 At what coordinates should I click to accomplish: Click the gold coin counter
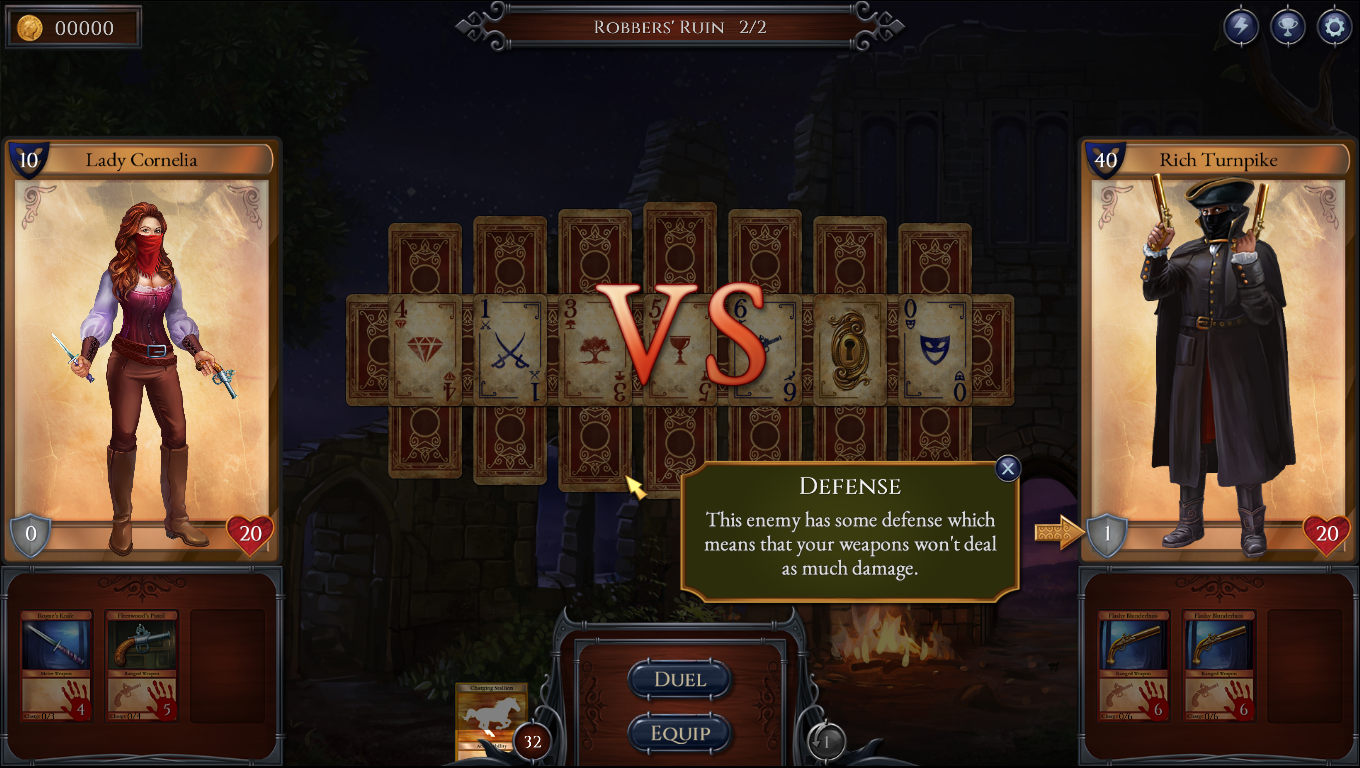[x=73, y=27]
